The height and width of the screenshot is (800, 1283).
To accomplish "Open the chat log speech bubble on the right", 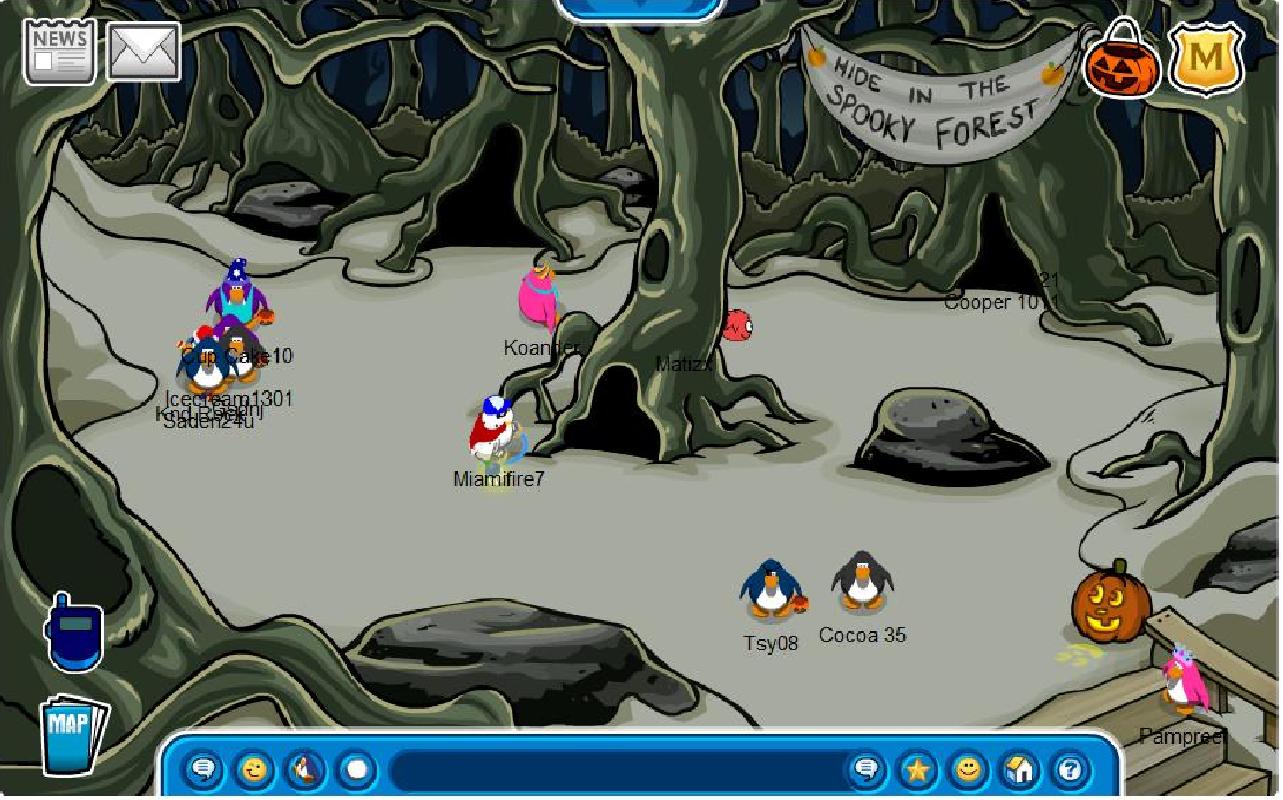I will 866,770.
